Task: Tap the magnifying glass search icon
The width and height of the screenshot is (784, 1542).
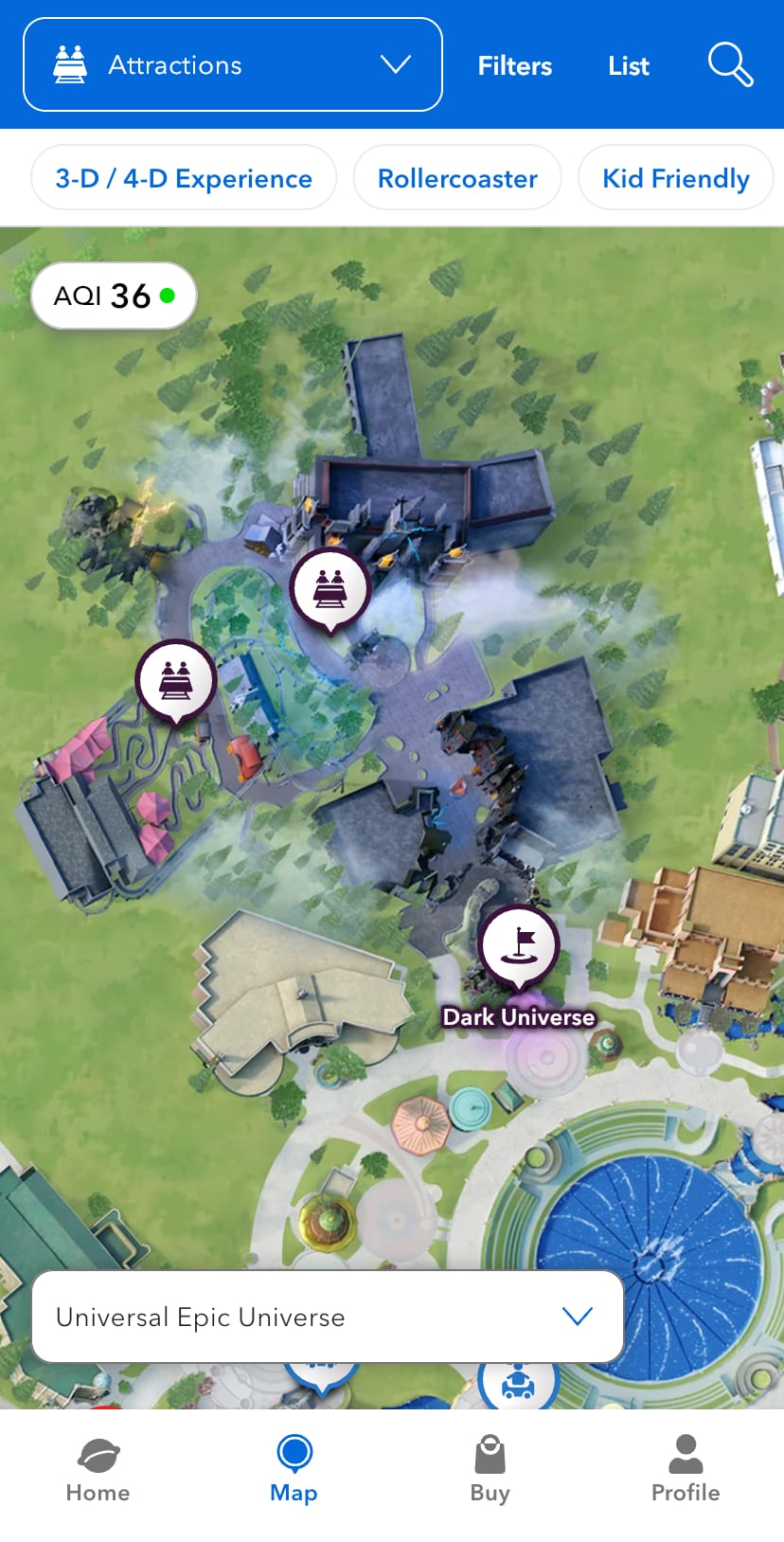Action: [730, 64]
